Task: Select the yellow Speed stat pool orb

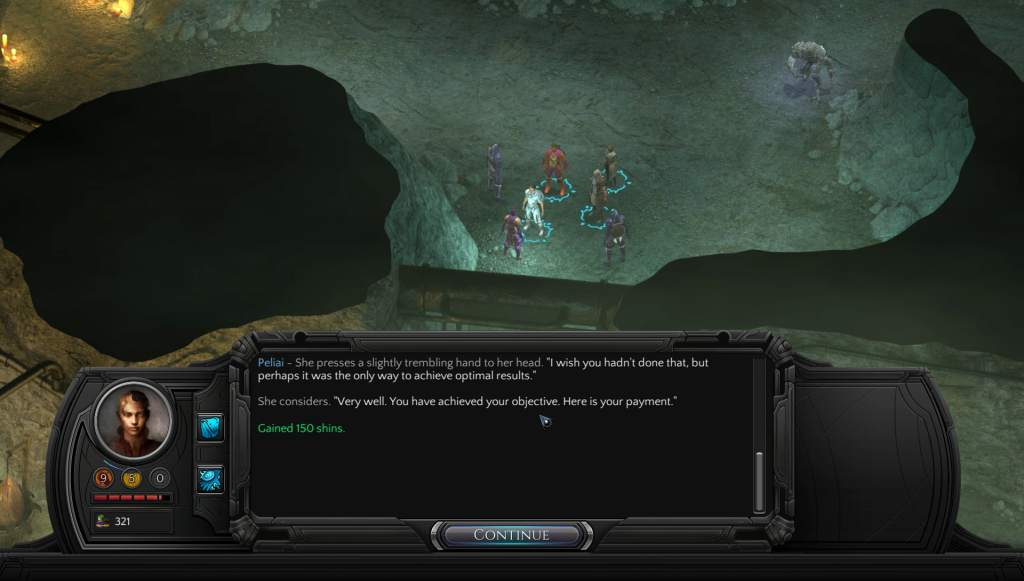Action: [131, 478]
